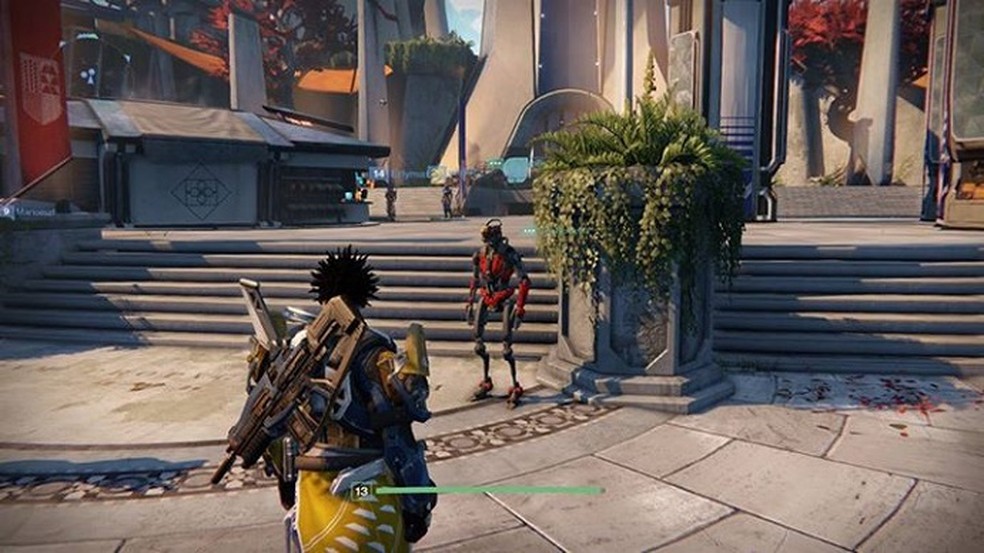Select the level 9 nameplate at screen edge
Image resolution: width=984 pixels, height=553 pixels.
(28, 211)
